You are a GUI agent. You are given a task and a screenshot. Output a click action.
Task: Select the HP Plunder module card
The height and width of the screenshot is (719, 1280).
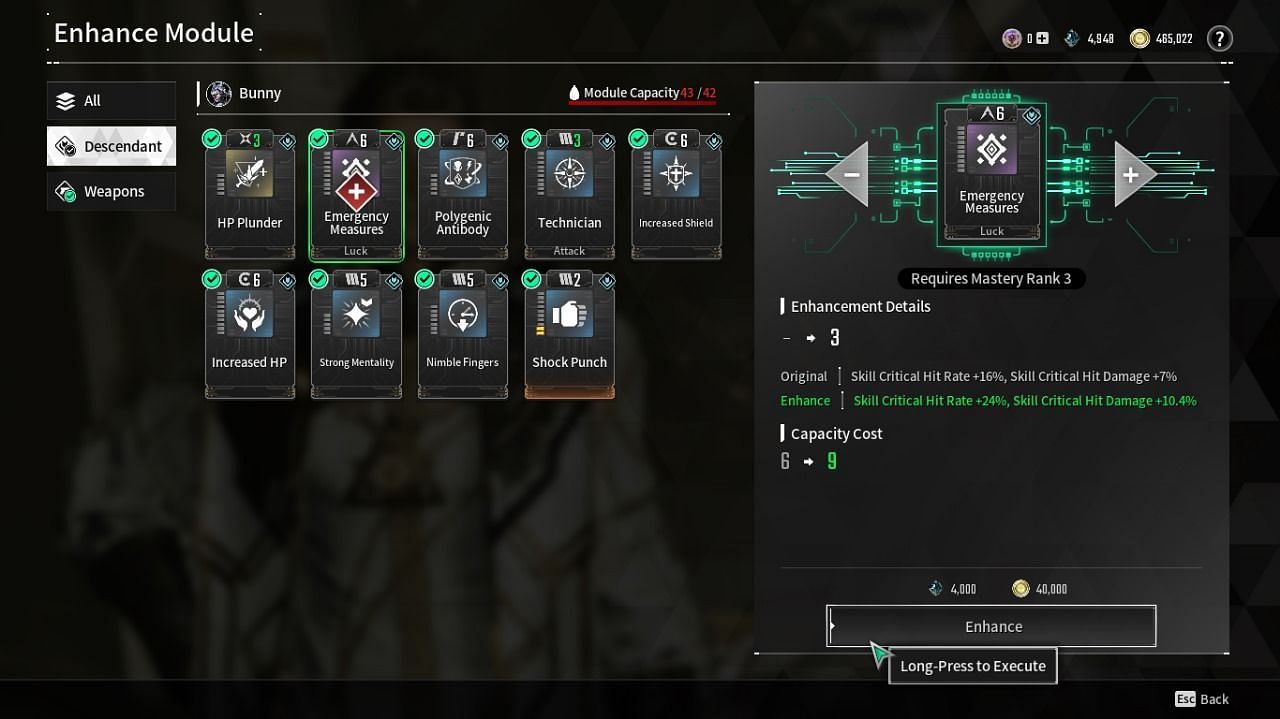click(x=250, y=194)
